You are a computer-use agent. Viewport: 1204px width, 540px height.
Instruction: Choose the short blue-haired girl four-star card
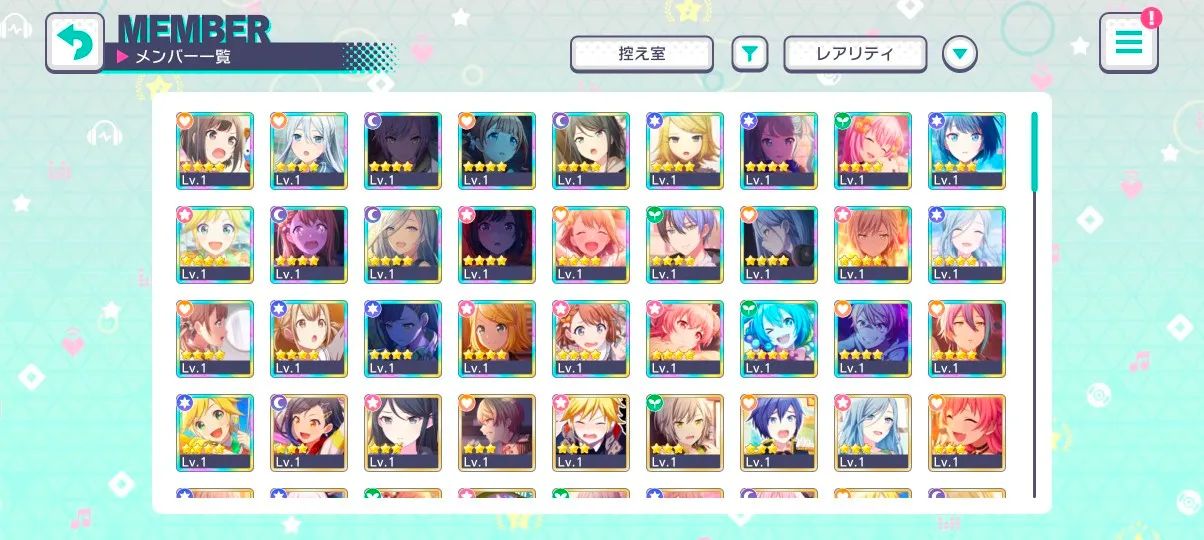click(967, 150)
